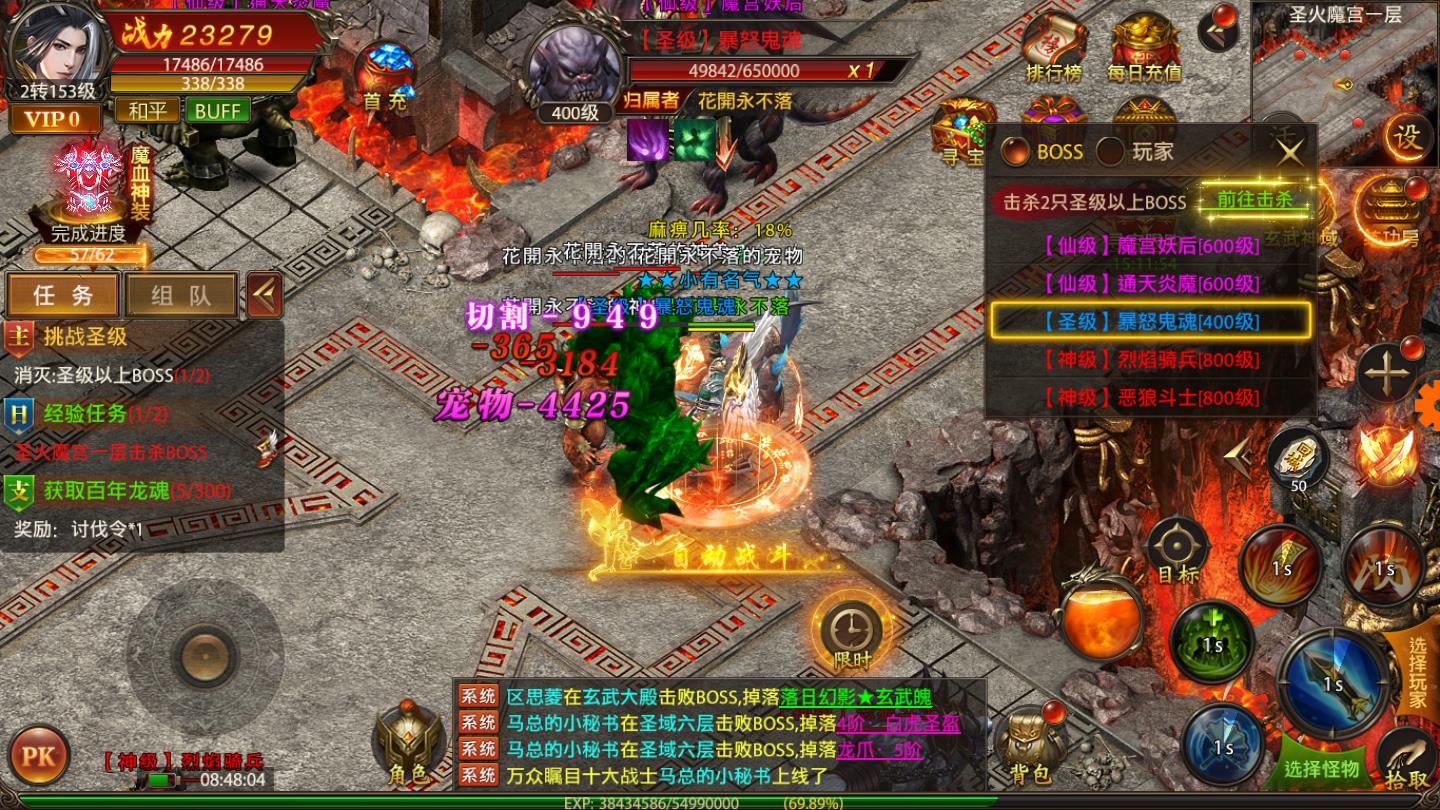Toggle 和平 peace attack mode
This screenshot has width=1440, height=810.
pos(146,110)
